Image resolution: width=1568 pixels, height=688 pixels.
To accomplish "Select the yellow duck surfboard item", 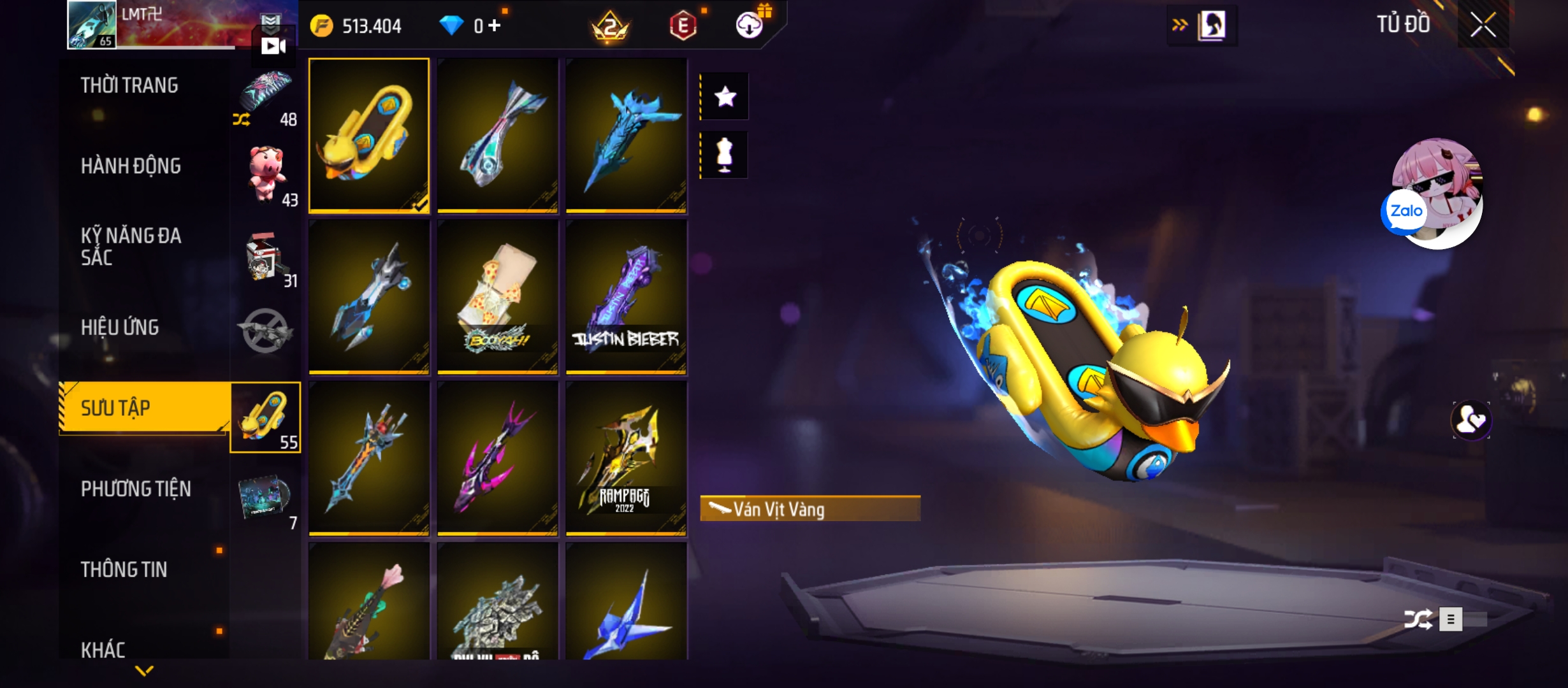I will (x=369, y=136).
